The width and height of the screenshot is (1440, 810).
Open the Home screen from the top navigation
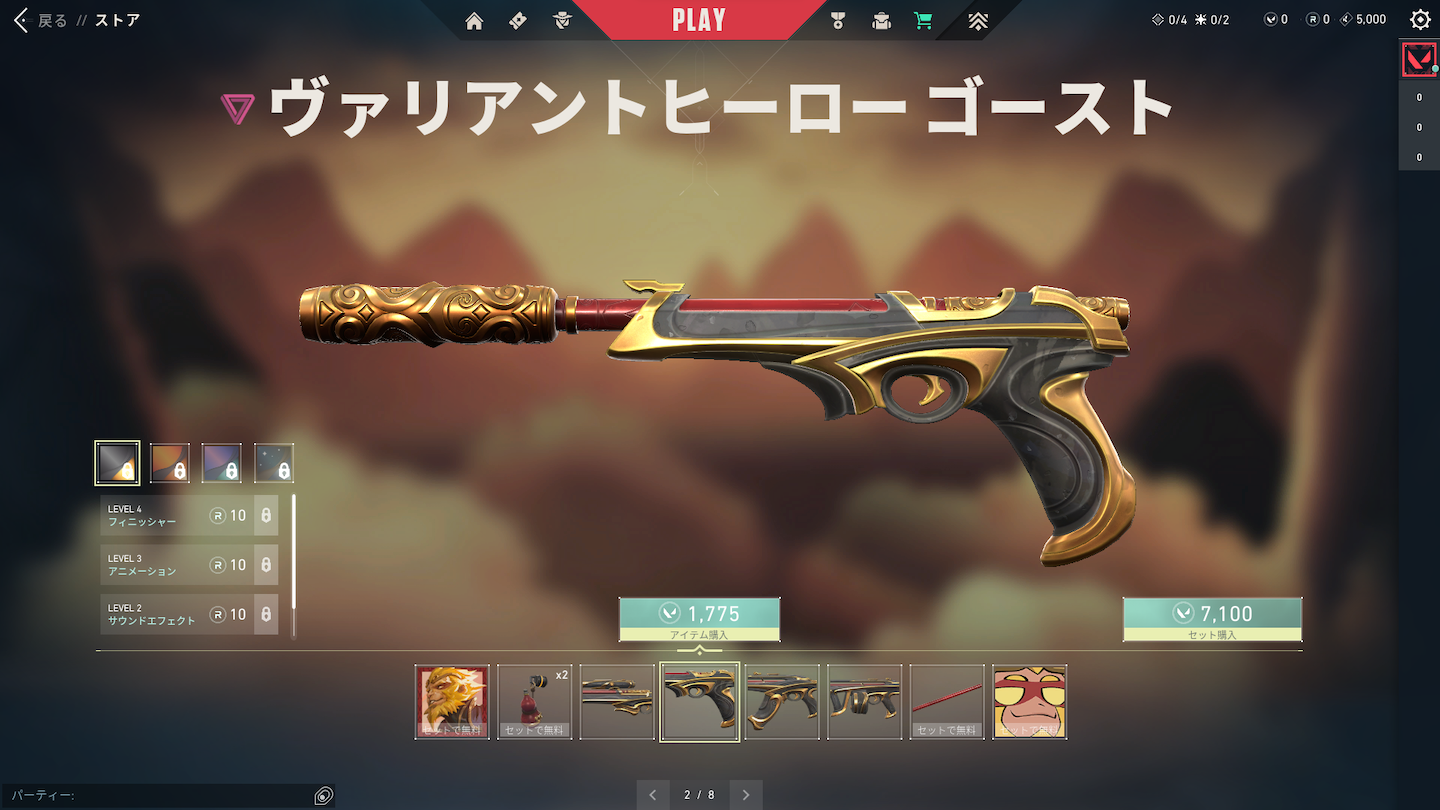[x=473, y=19]
